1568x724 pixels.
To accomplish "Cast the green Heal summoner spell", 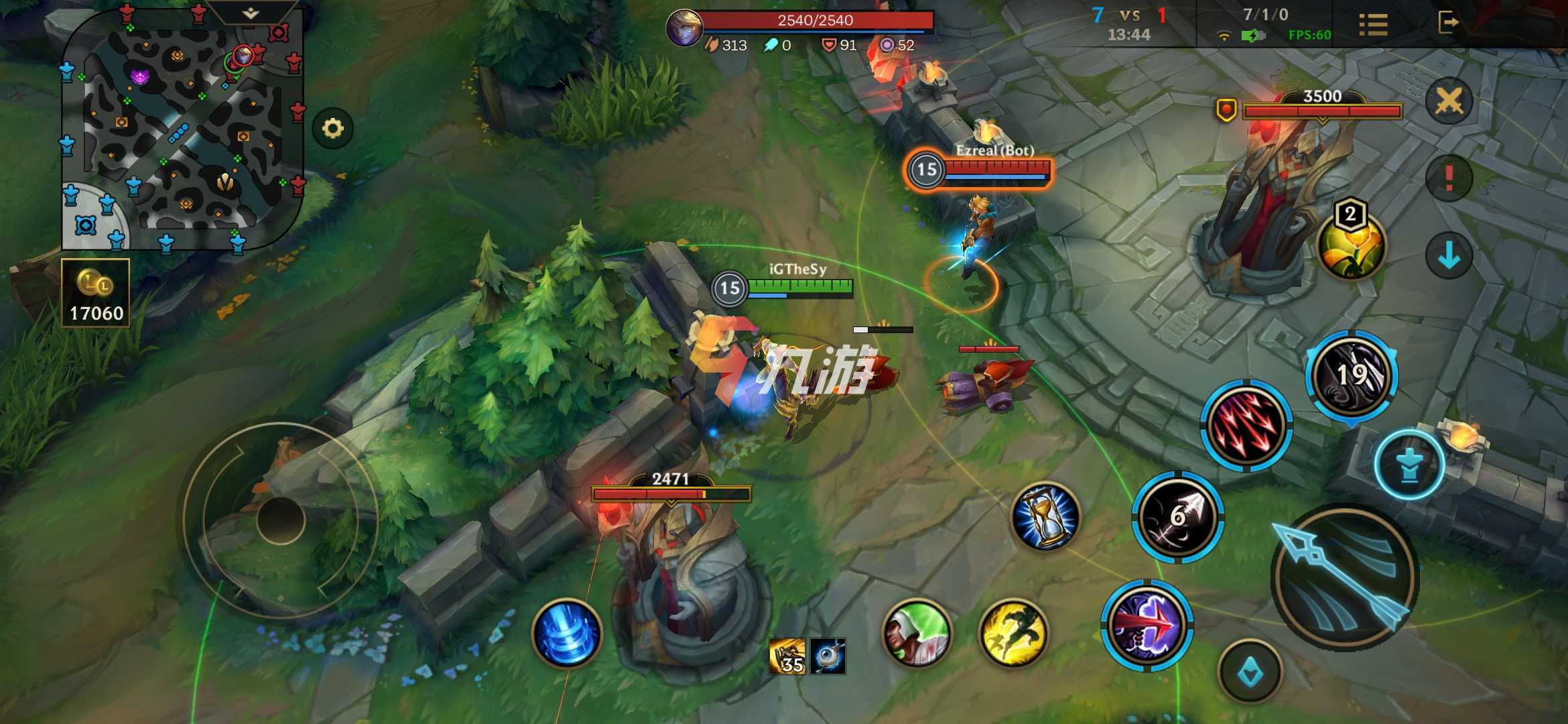I will pos(917,633).
